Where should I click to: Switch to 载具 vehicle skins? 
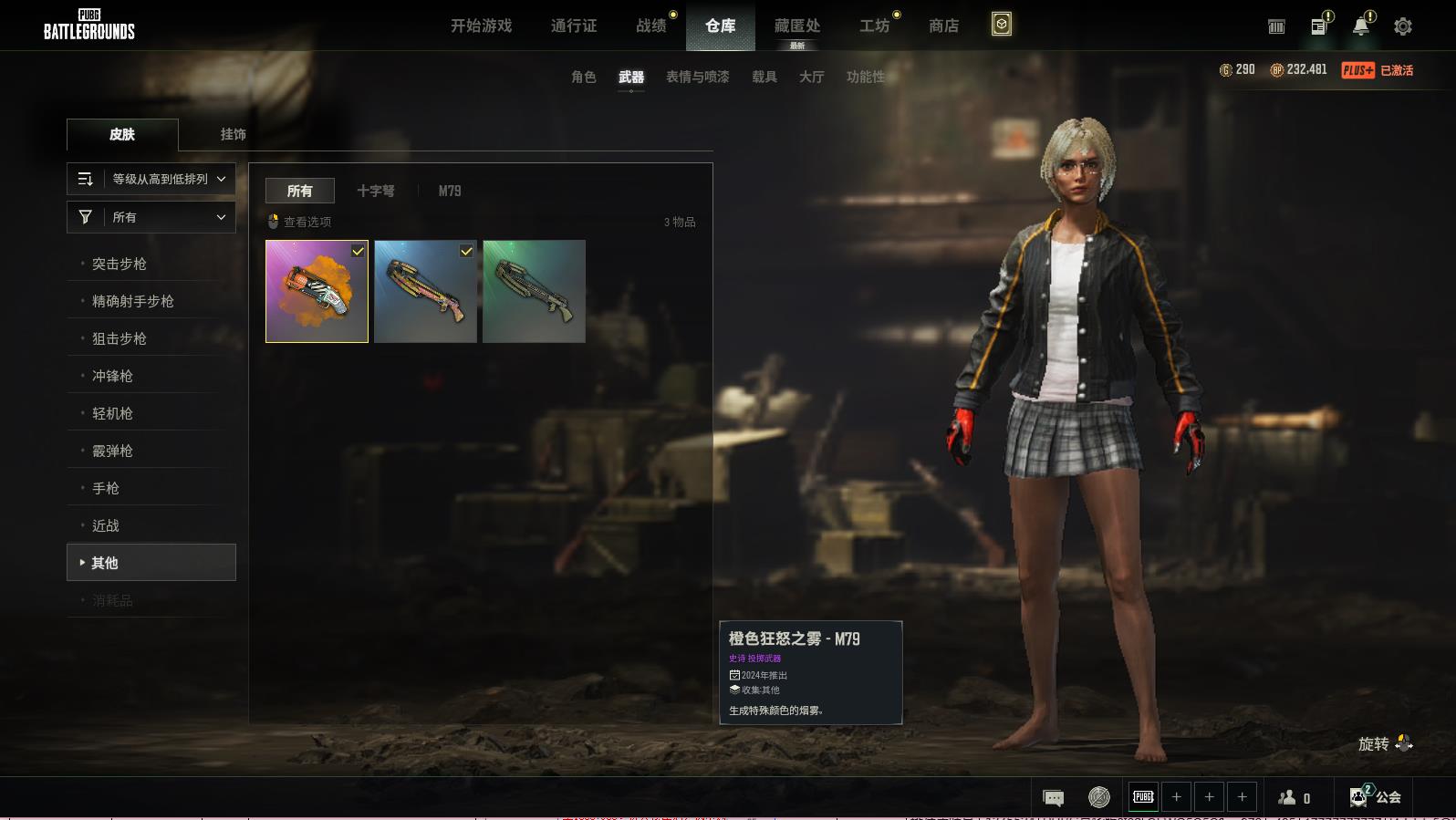click(764, 78)
